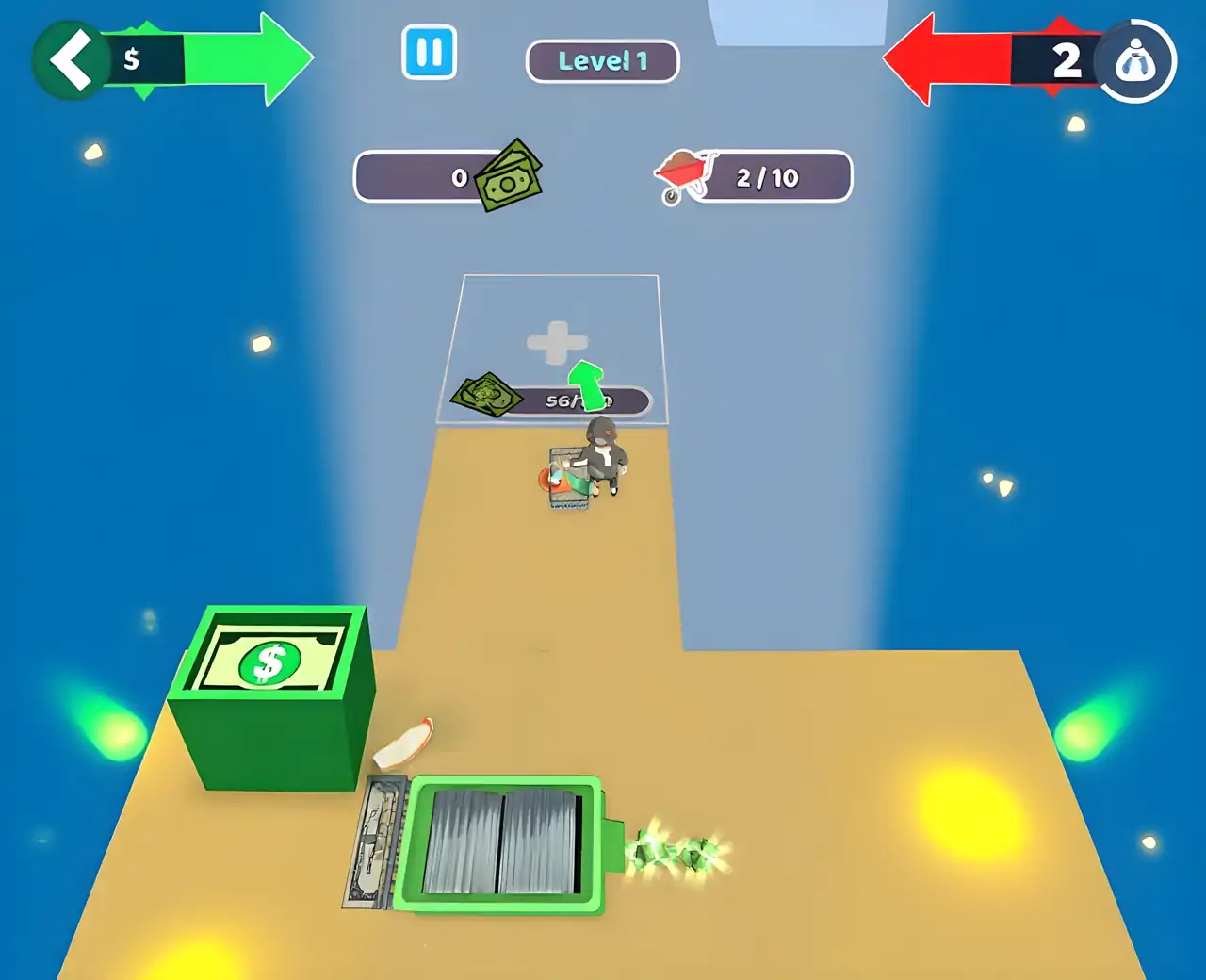
Task: Go back using the white chevron arrow
Action: 71,60
